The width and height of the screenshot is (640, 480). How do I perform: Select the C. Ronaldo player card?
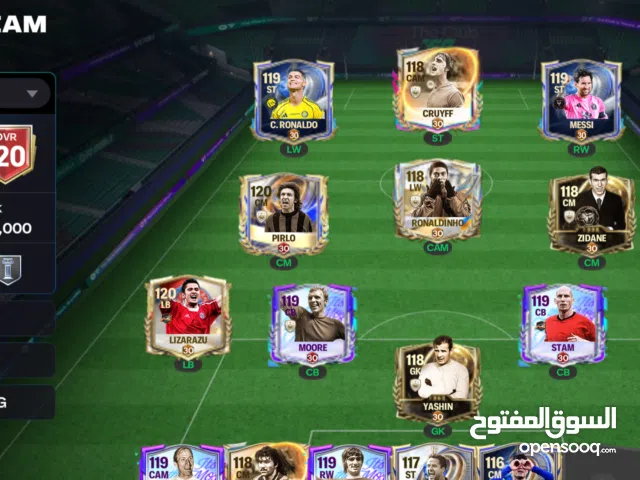point(292,98)
